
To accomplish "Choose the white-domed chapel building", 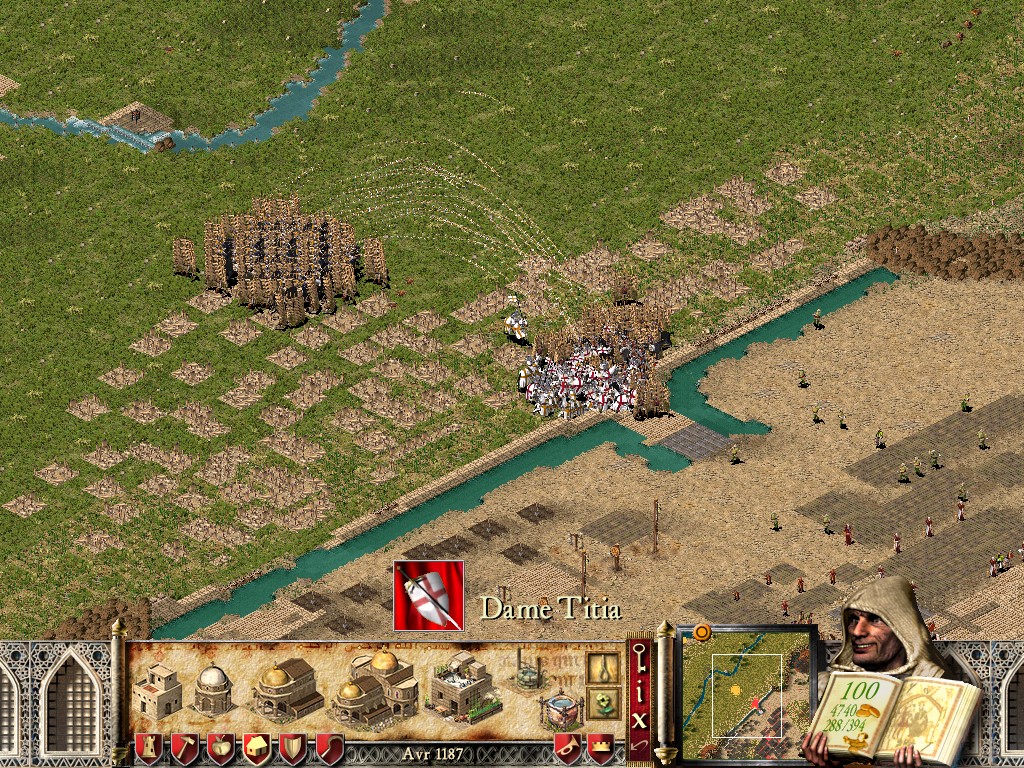I will coord(213,688).
